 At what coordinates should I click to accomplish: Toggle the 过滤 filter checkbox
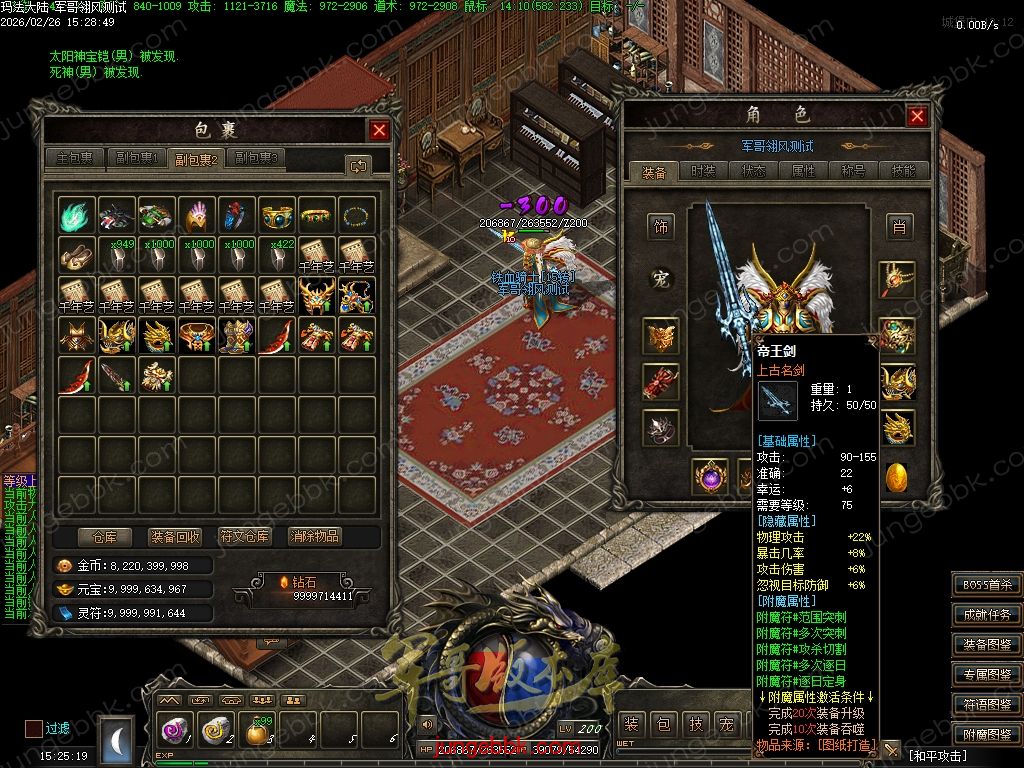click(34, 729)
